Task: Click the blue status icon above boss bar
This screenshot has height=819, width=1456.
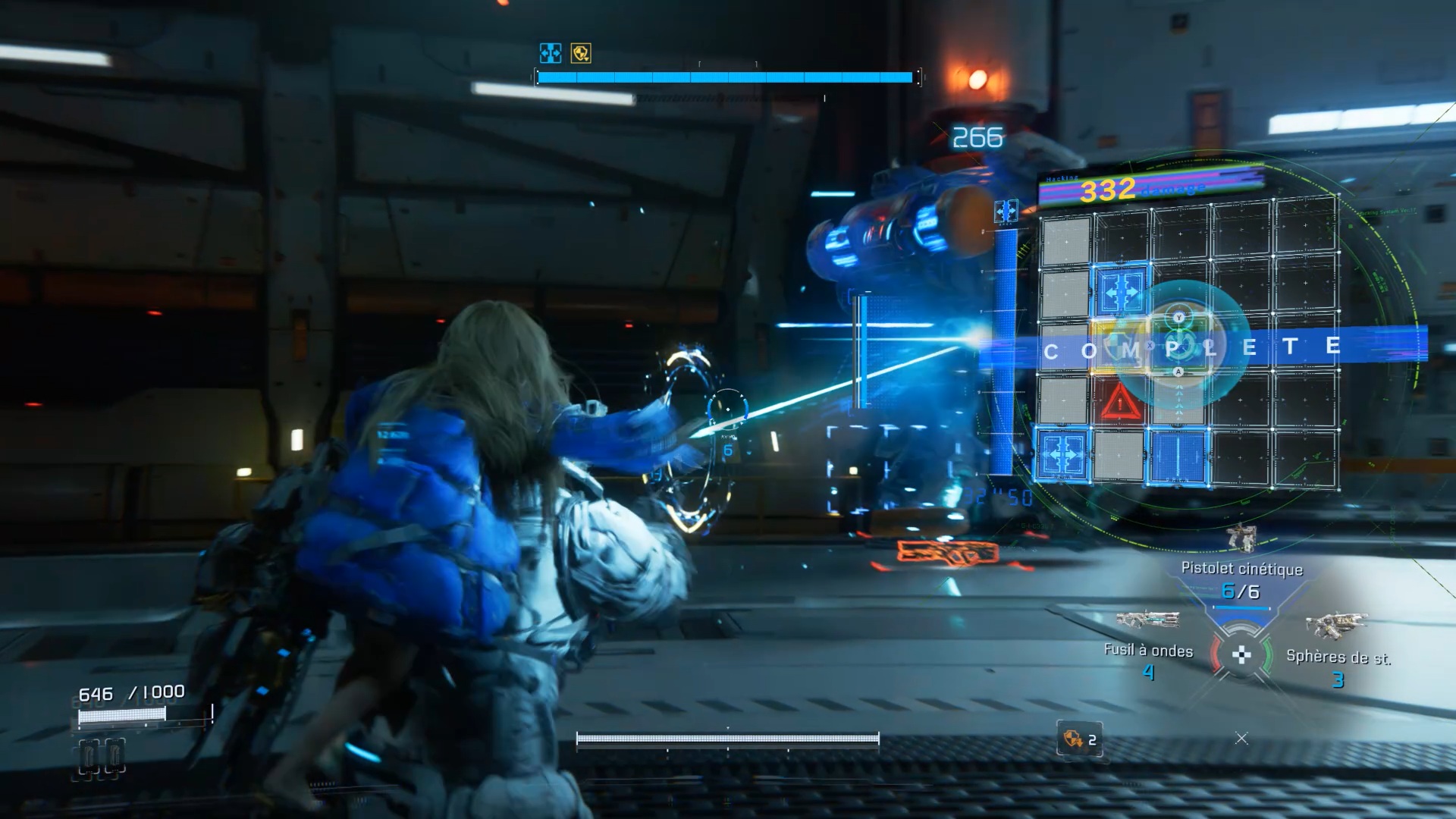Action: [551, 53]
